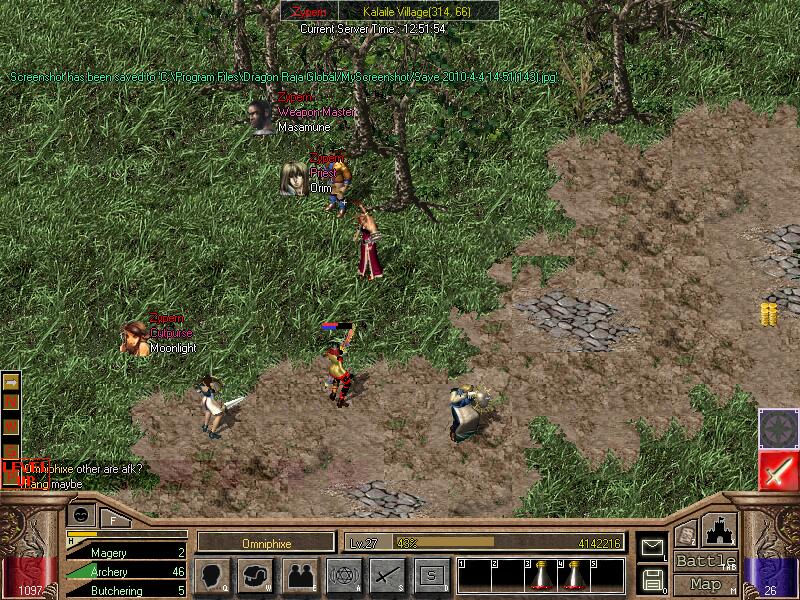800x600 pixels.
Task: Click the arrow button atop the chat channel bar
Action: 11,381
